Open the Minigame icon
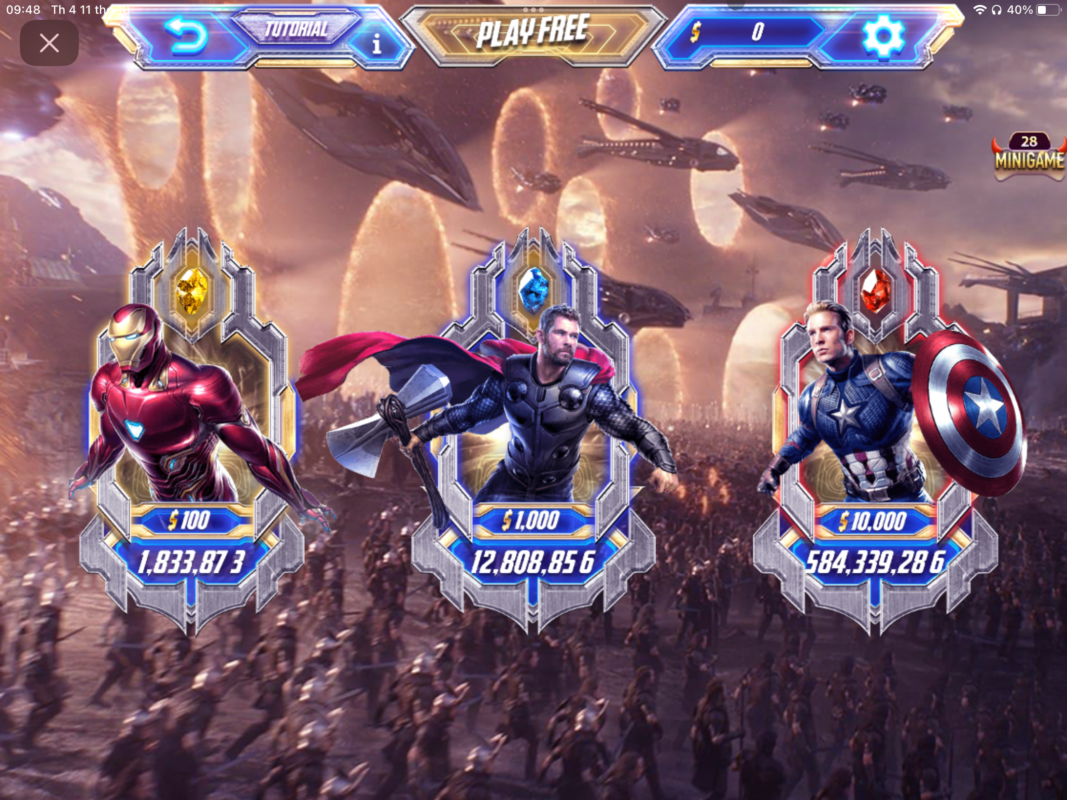The width and height of the screenshot is (1067, 800). point(1028,156)
